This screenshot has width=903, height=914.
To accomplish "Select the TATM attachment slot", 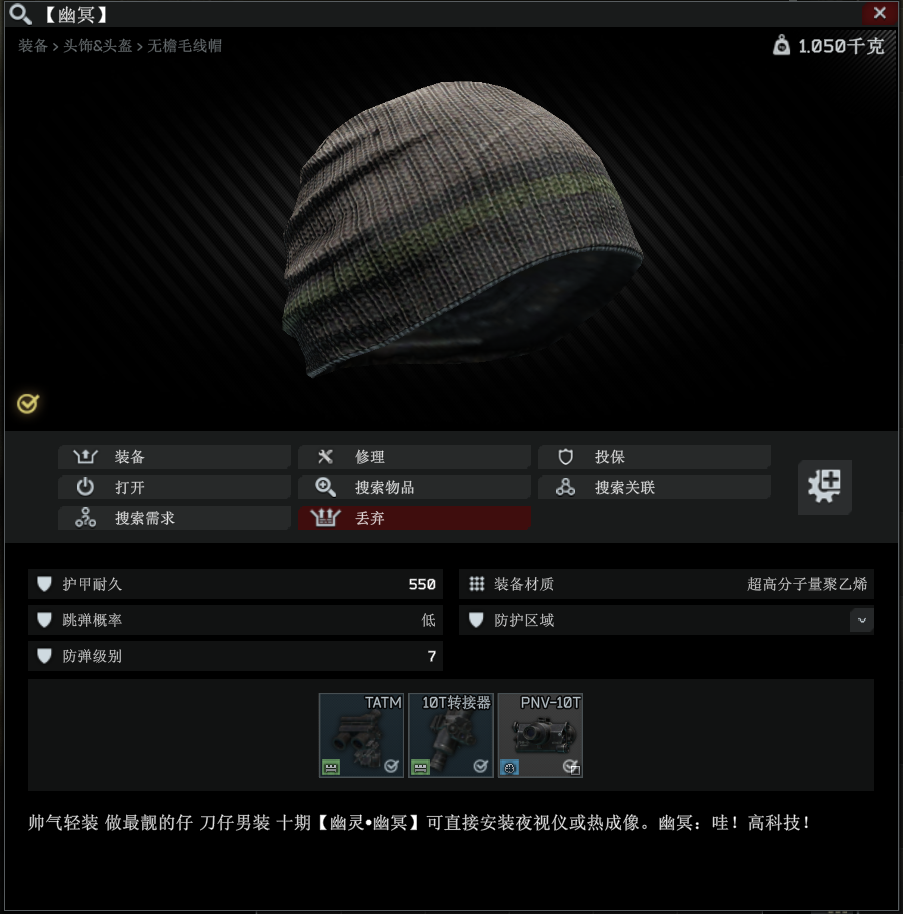I will click(x=361, y=735).
